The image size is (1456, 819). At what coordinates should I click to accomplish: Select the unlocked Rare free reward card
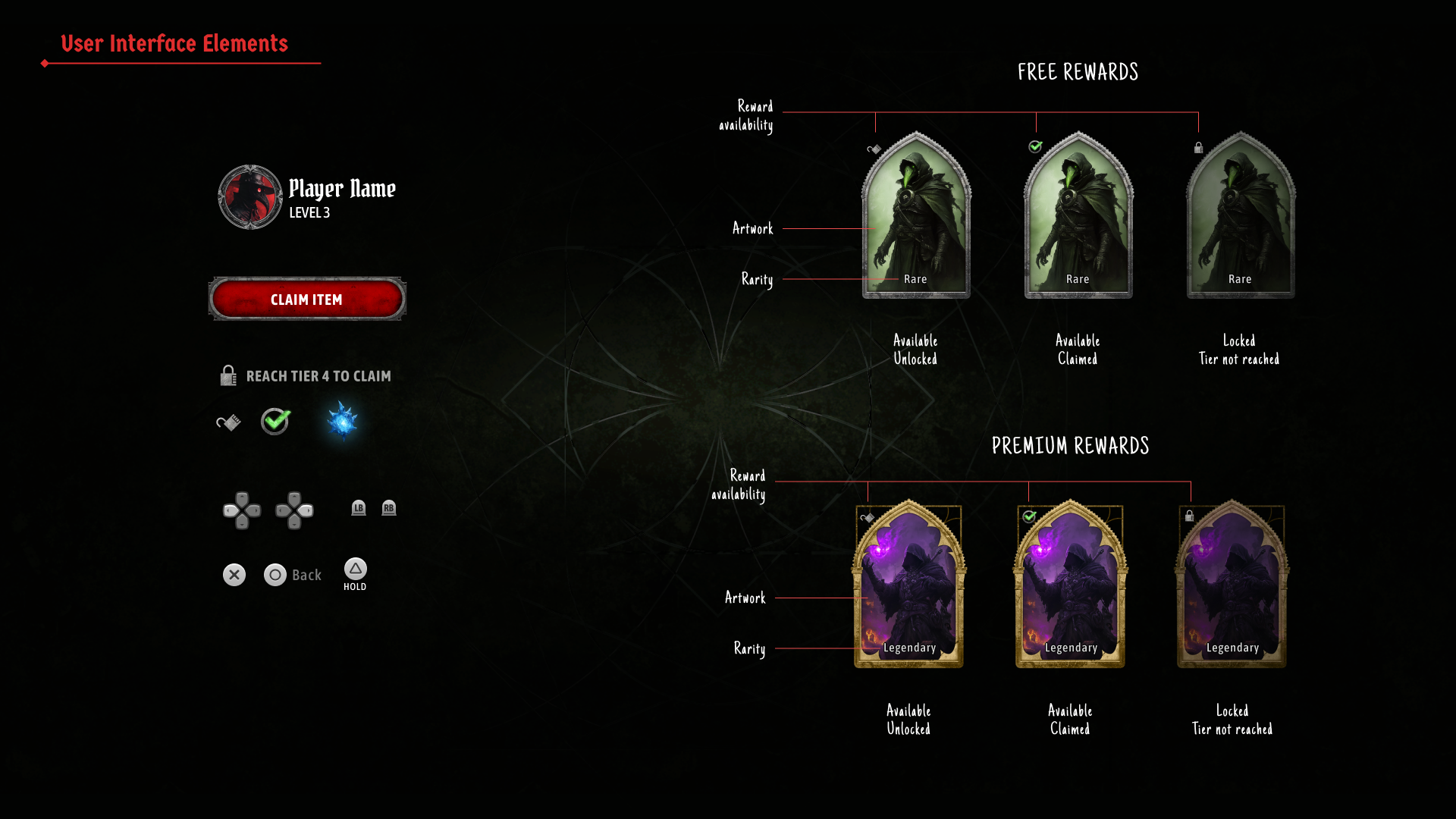pos(916,216)
